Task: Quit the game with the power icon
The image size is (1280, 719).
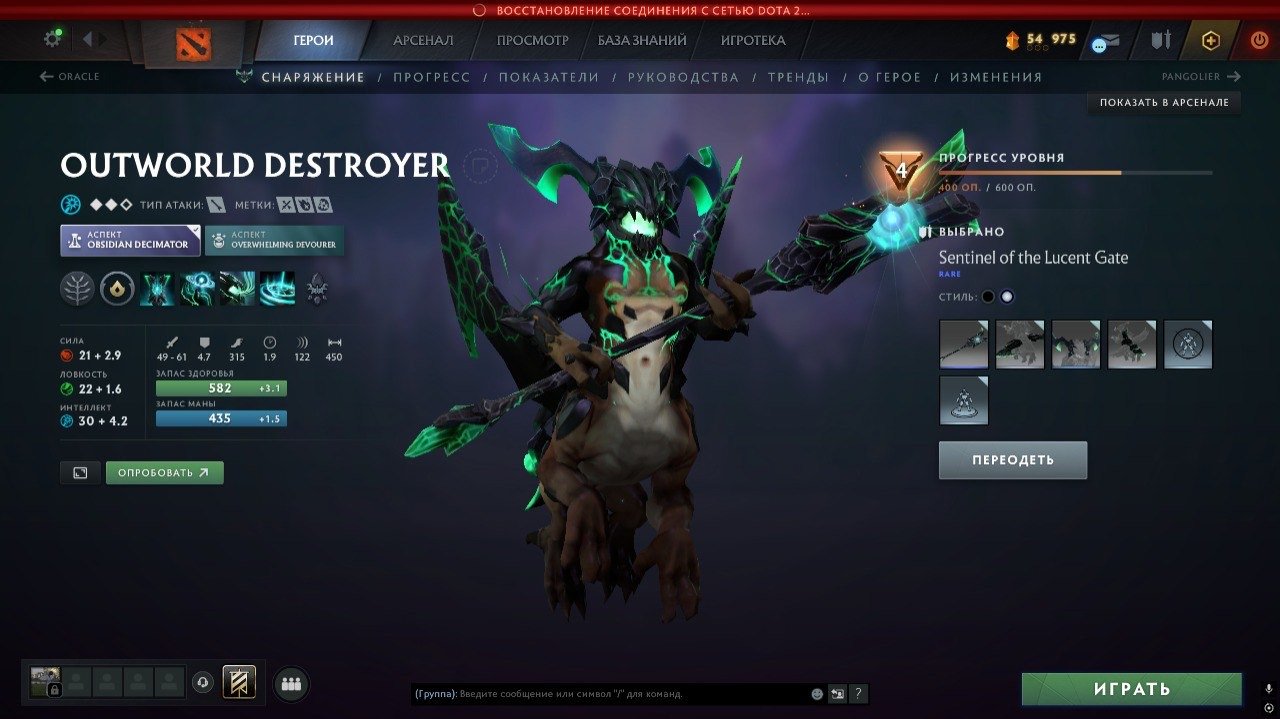Action: pyautogui.click(x=1259, y=41)
